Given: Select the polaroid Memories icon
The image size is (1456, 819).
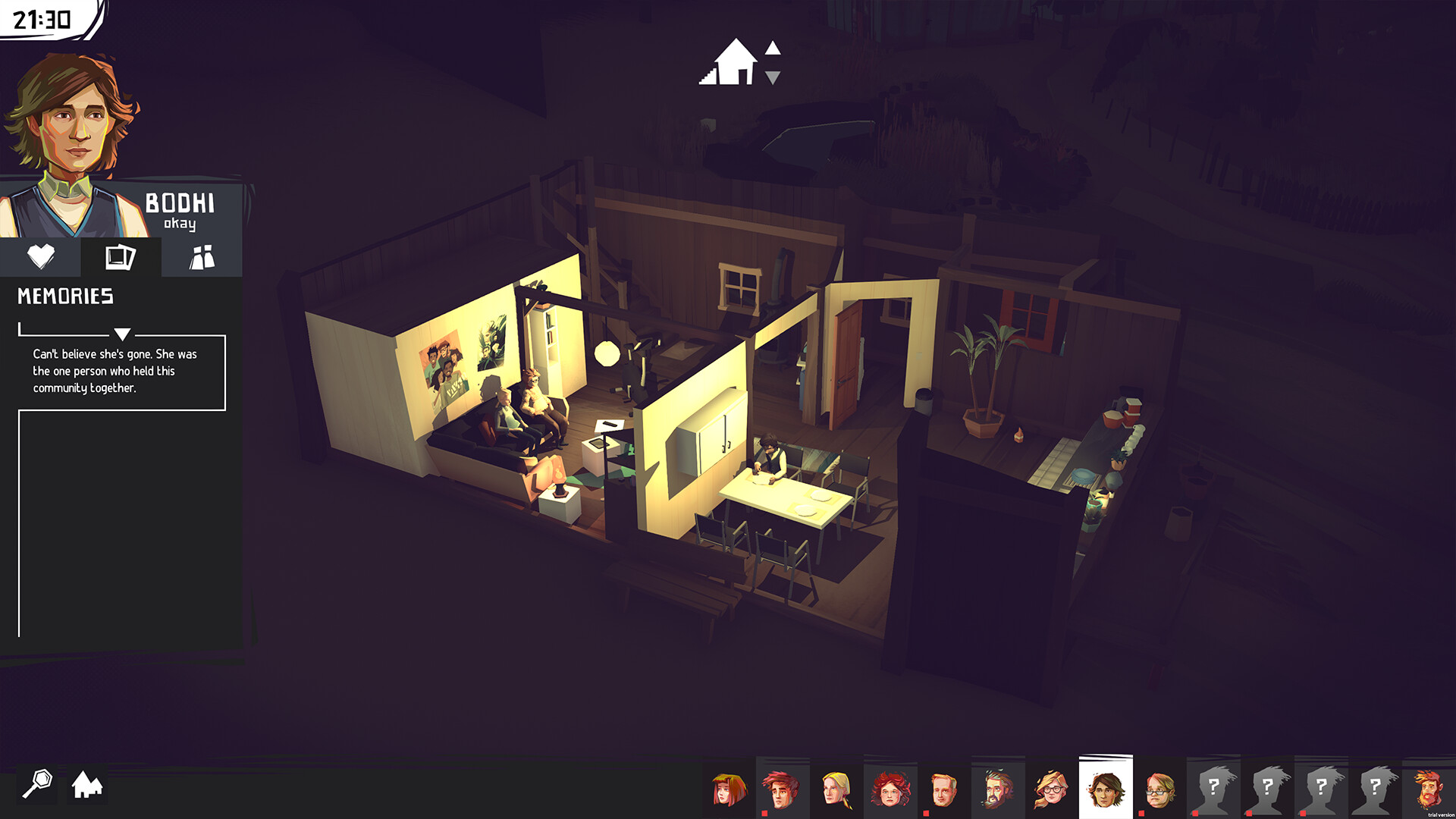Looking at the screenshot, I should (x=121, y=256).
